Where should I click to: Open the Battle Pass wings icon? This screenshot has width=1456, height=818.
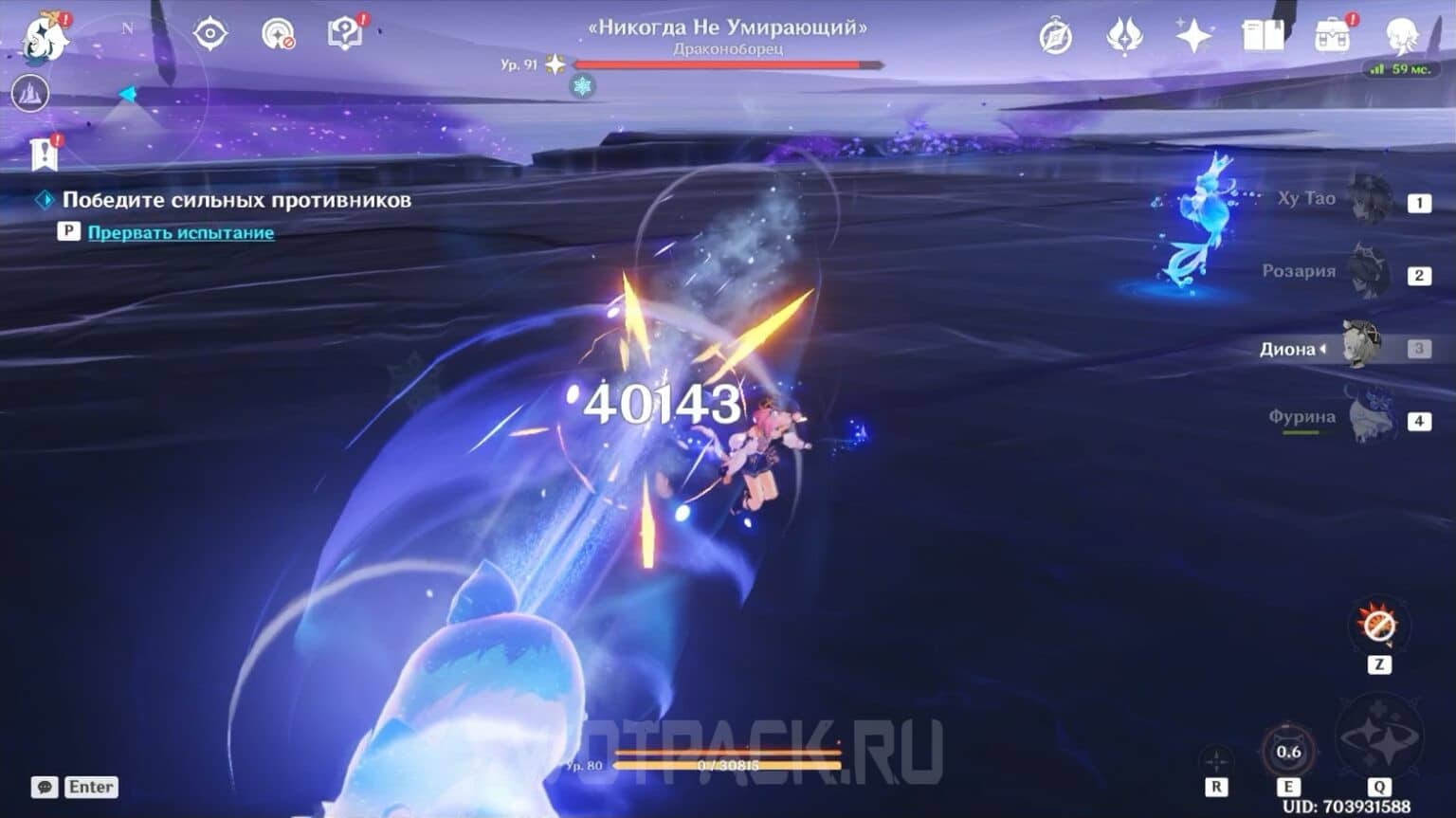pos(1124,34)
